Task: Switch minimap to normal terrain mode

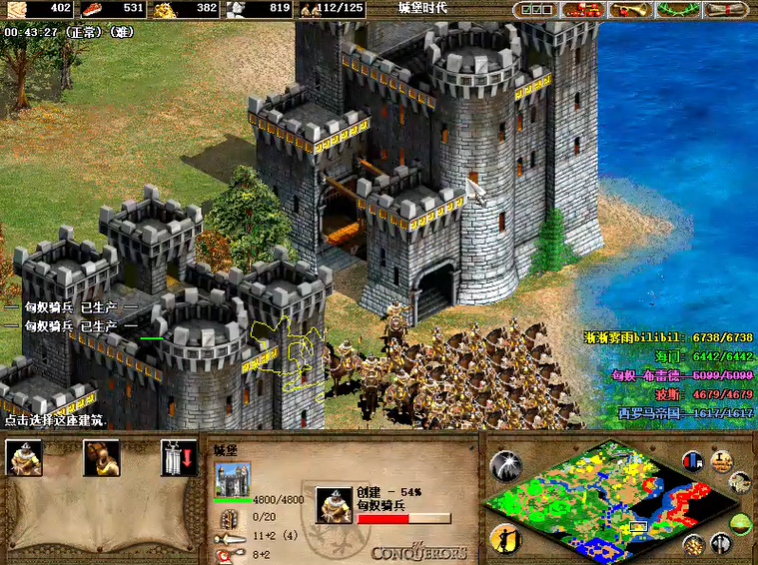Action: [x=741, y=522]
